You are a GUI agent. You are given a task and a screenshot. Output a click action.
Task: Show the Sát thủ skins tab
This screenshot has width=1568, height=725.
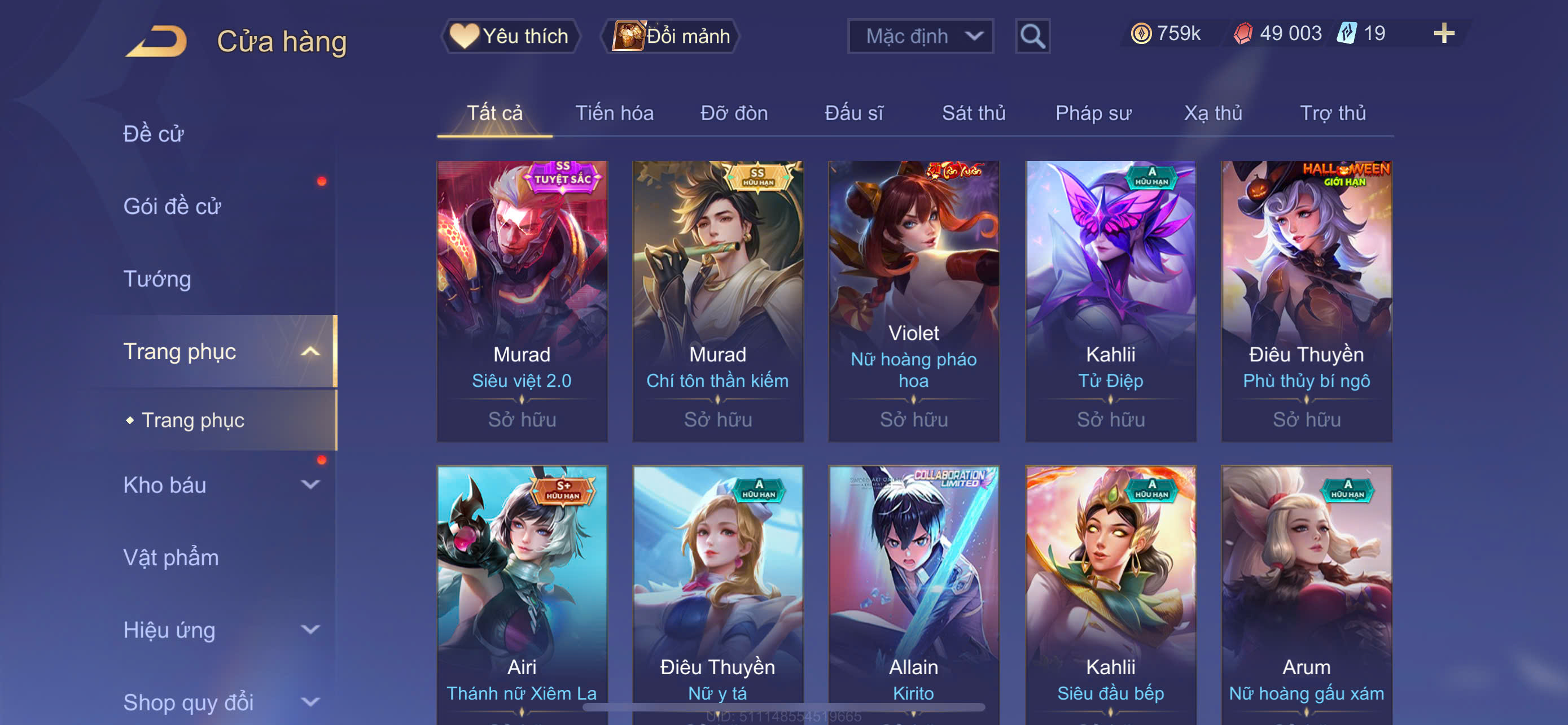(x=973, y=113)
